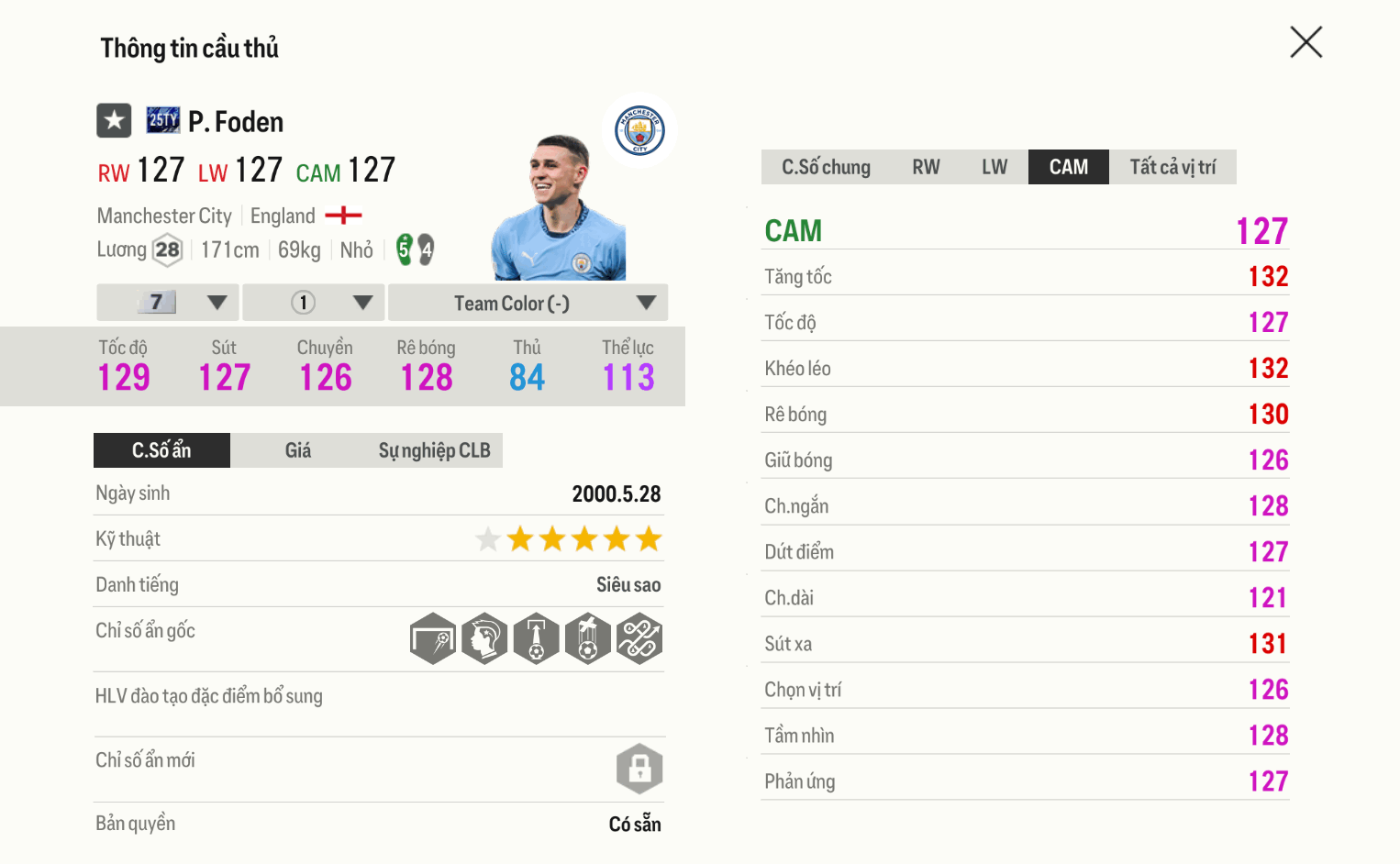Select the RW position stats tab
Screen dimensions: 1400x864
point(926,166)
